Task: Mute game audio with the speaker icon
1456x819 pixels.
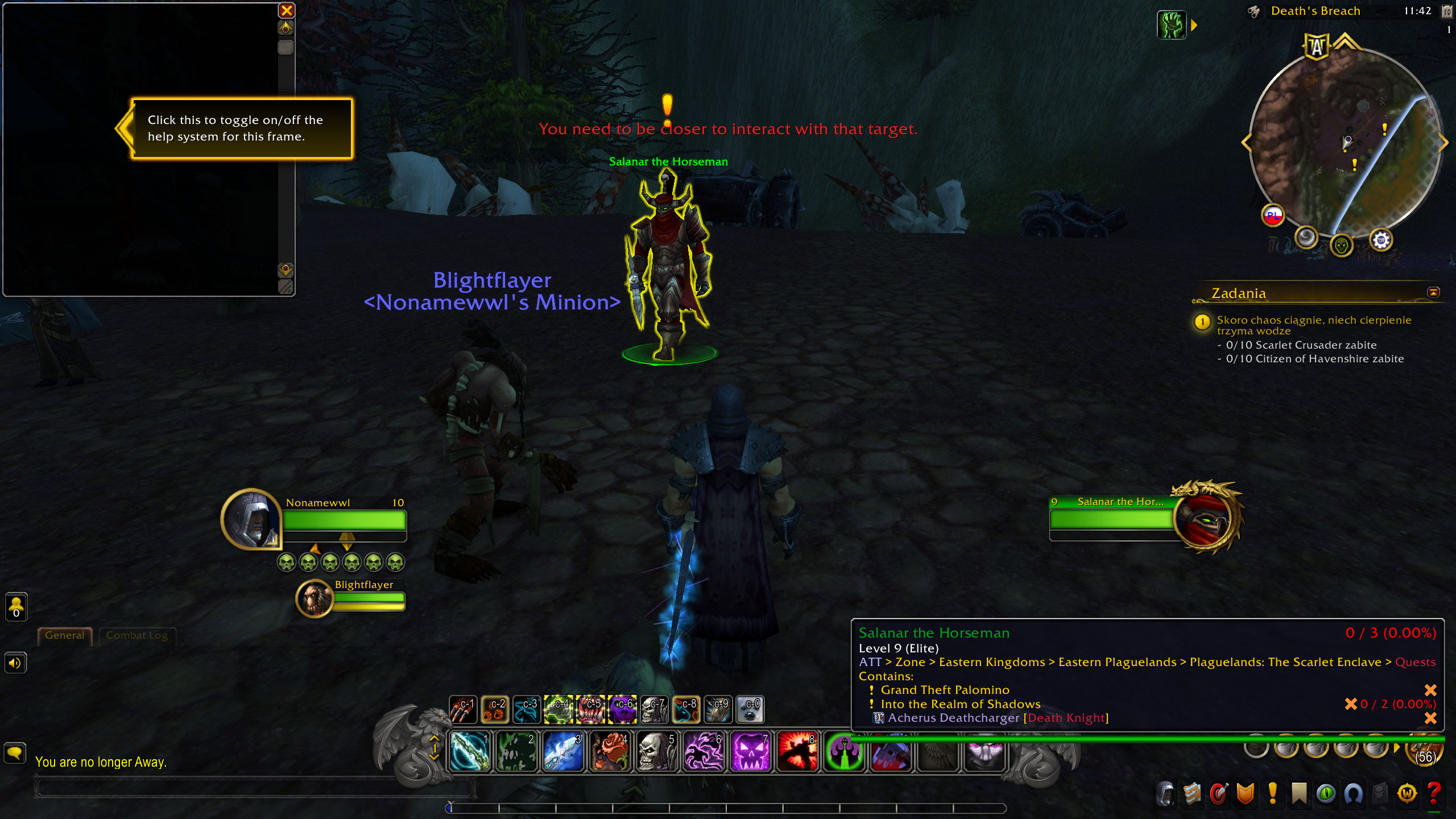Action: [x=15, y=663]
